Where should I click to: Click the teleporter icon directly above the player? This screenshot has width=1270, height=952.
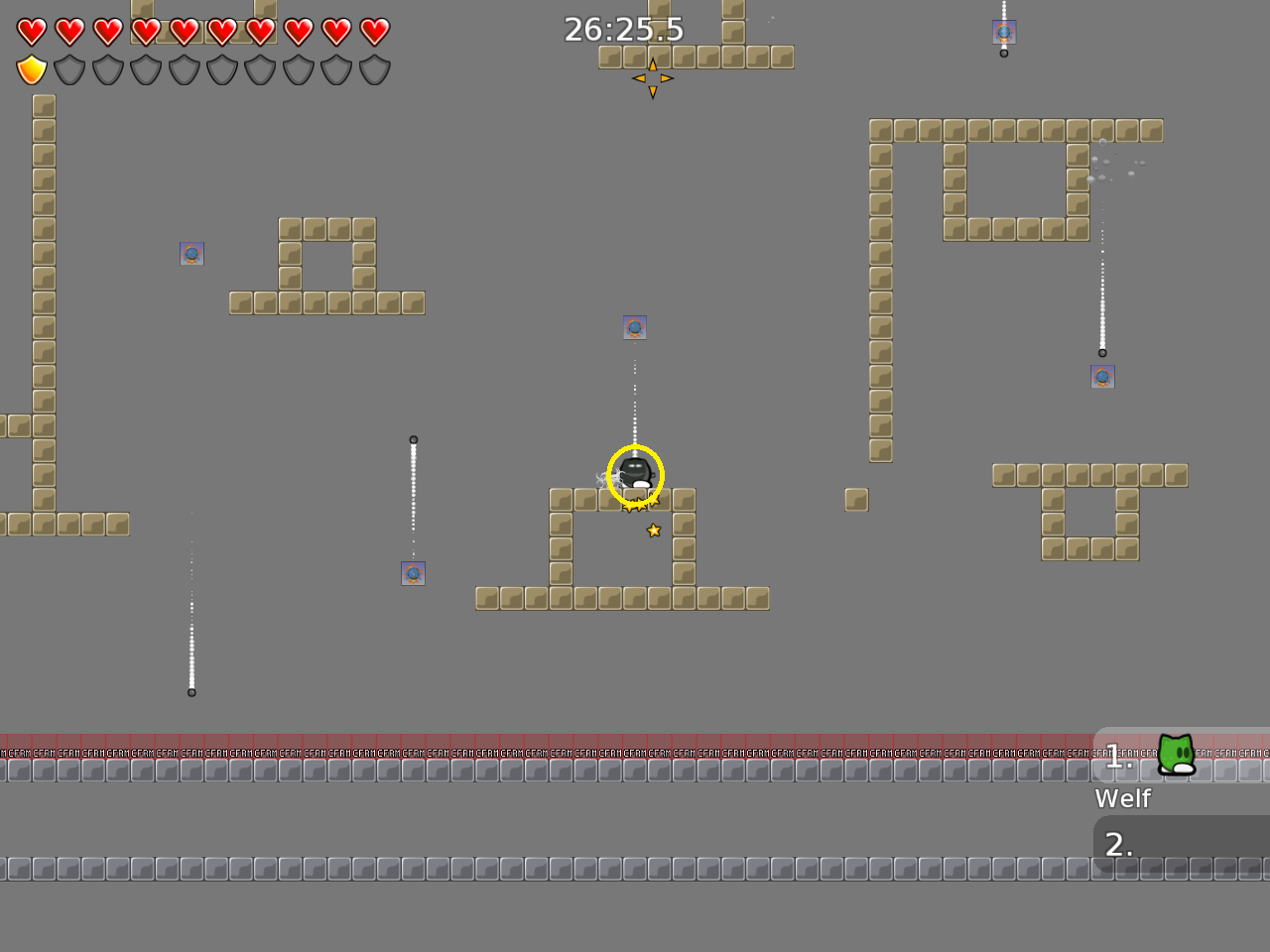634,327
